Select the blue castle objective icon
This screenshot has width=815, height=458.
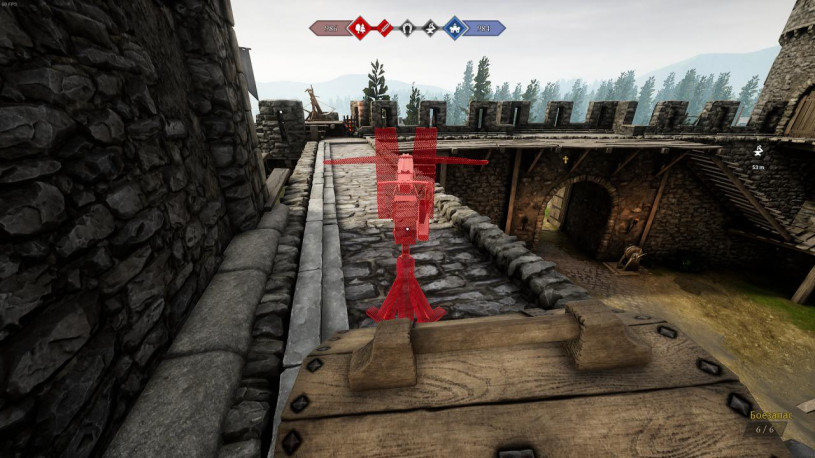point(455,28)
